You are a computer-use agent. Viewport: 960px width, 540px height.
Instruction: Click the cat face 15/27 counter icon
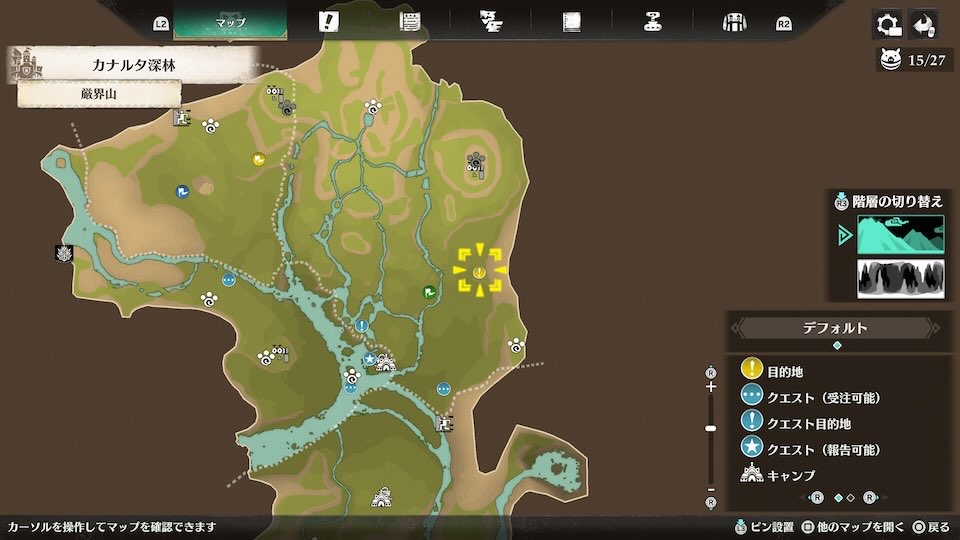[x=890, y=60]
